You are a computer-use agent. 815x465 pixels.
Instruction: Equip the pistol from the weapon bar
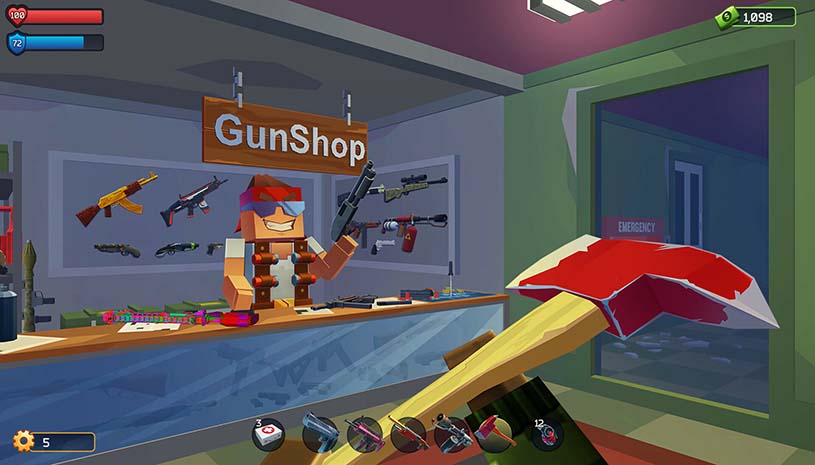tap(320, 435)
